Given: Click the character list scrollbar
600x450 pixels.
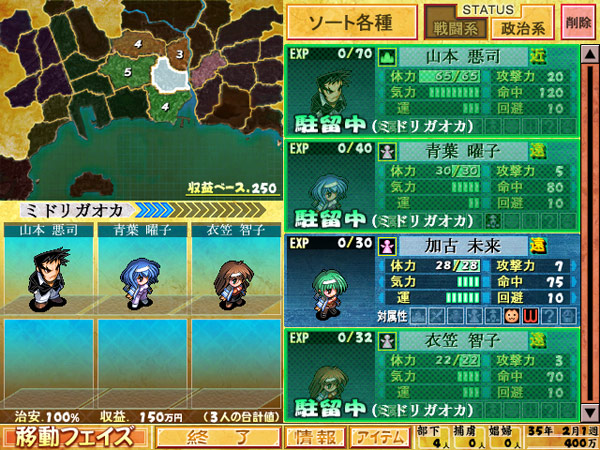Looking at the screenshot, I should tap(590, 230).
